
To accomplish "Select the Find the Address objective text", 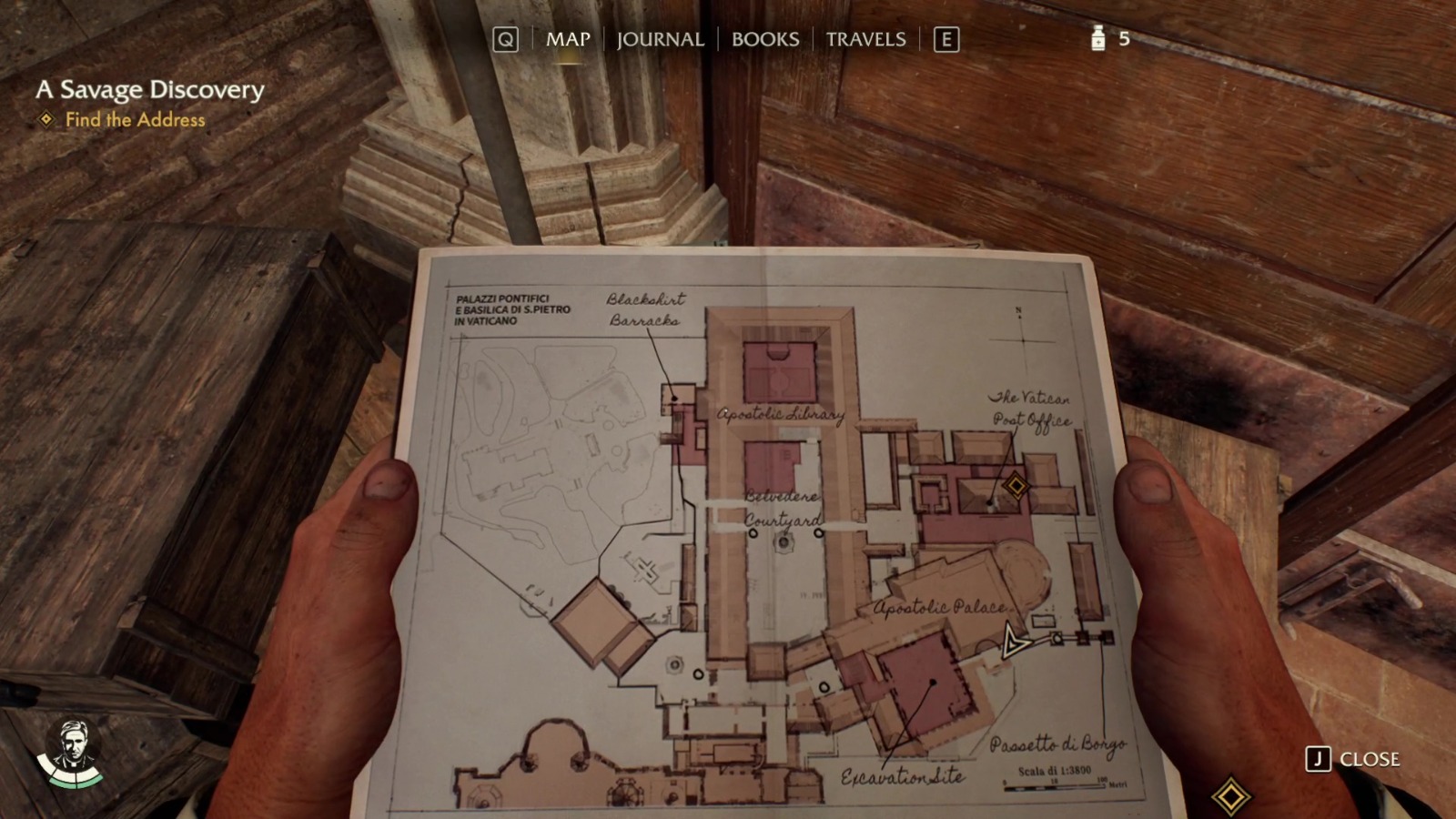I will pos(133,119).
